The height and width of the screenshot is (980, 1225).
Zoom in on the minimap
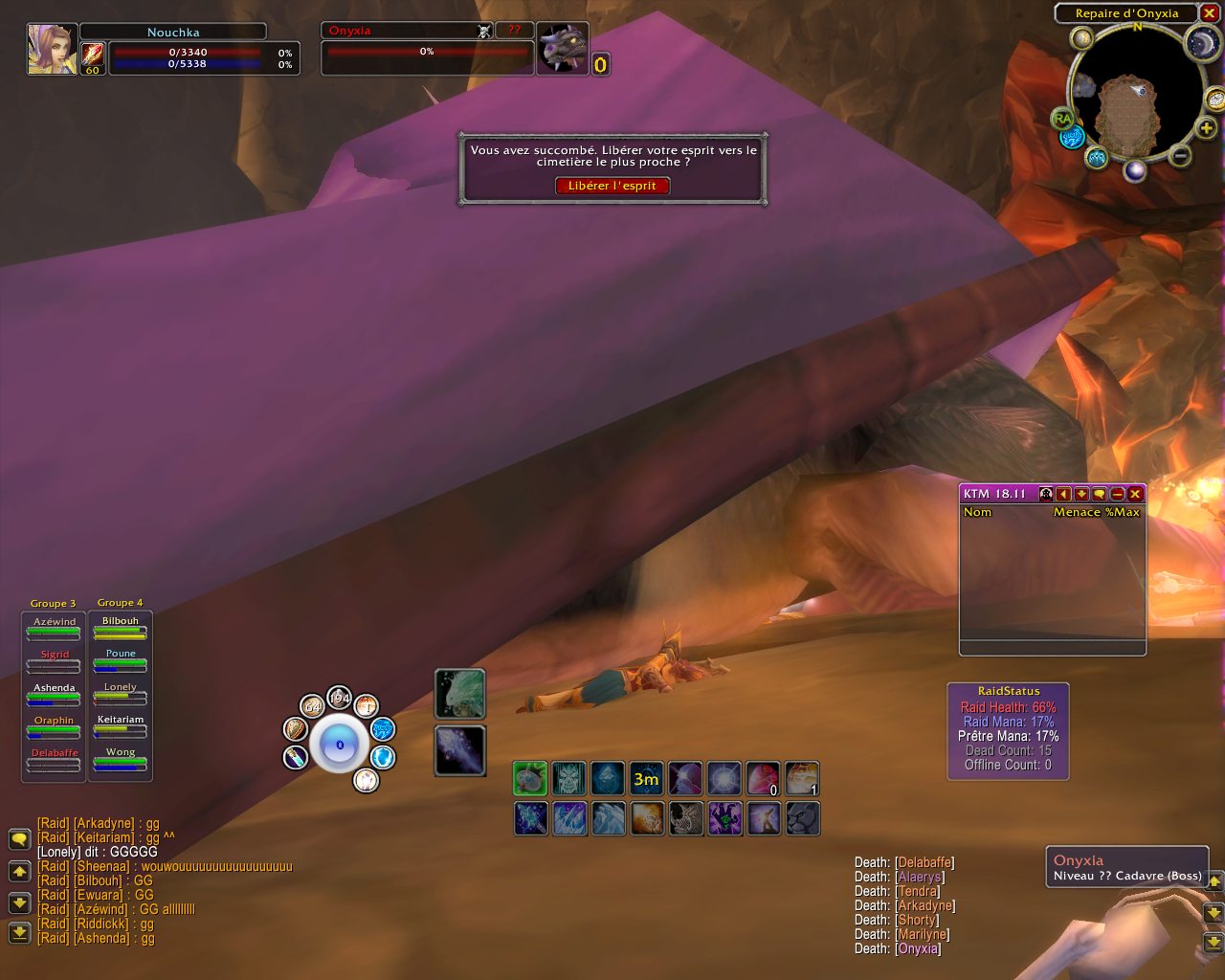[x=1206, y=129]
